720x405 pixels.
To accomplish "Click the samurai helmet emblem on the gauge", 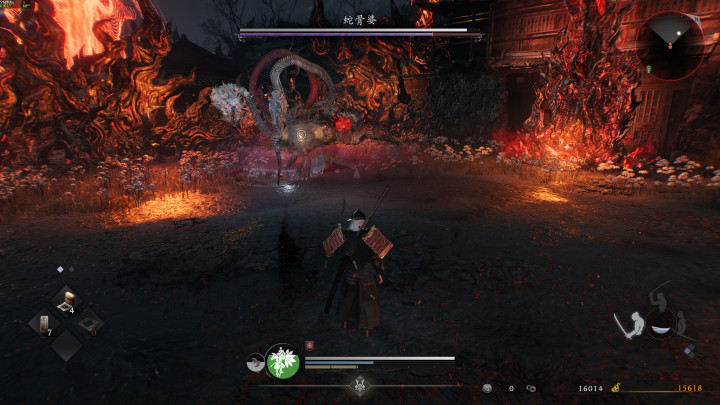I will pyautogui.click(x=361, y=385).
